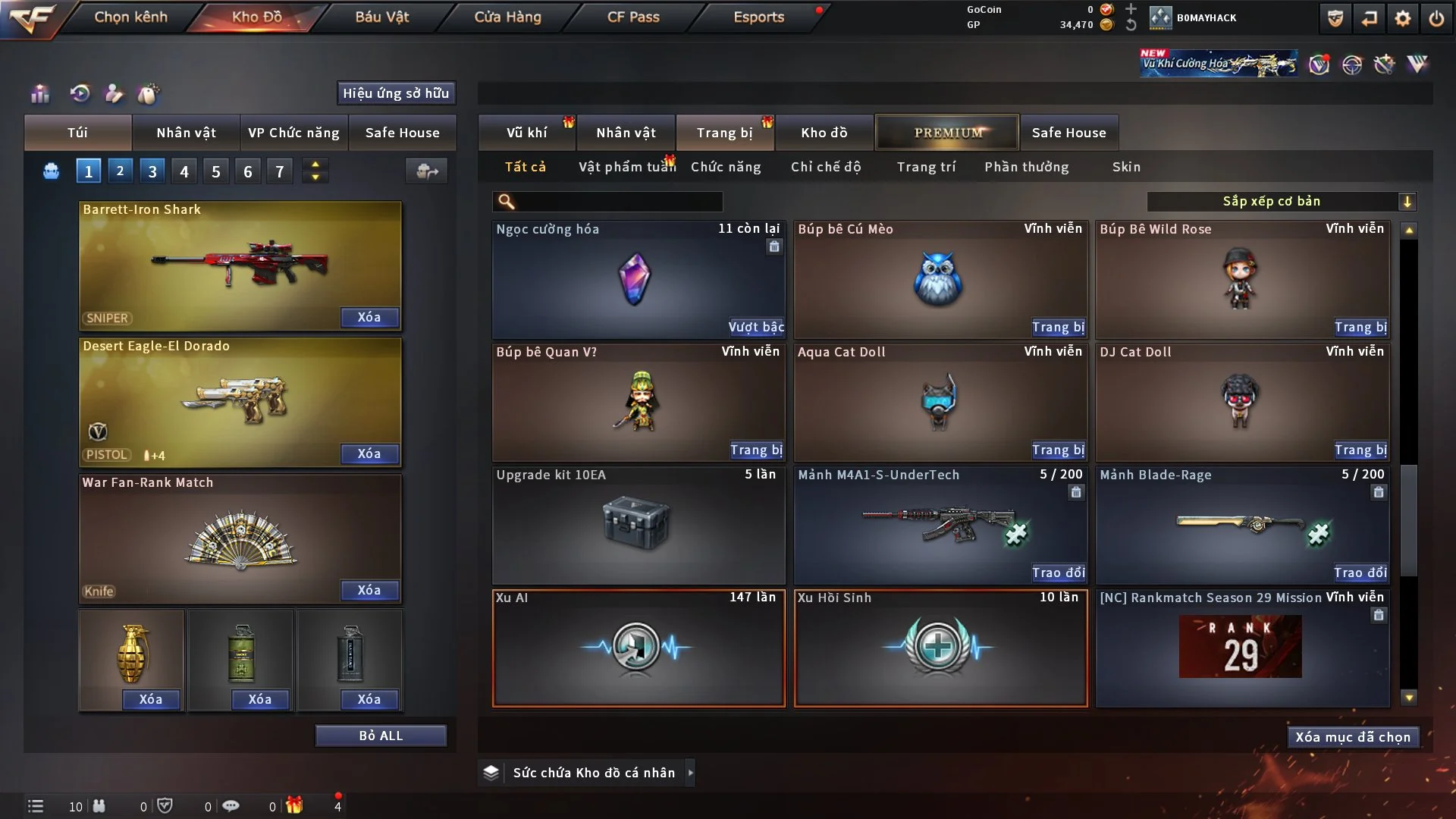1456x819 pixels.
Task: Switch to bag slot 3
Action: pyautogui.click(x=152, y=171)
